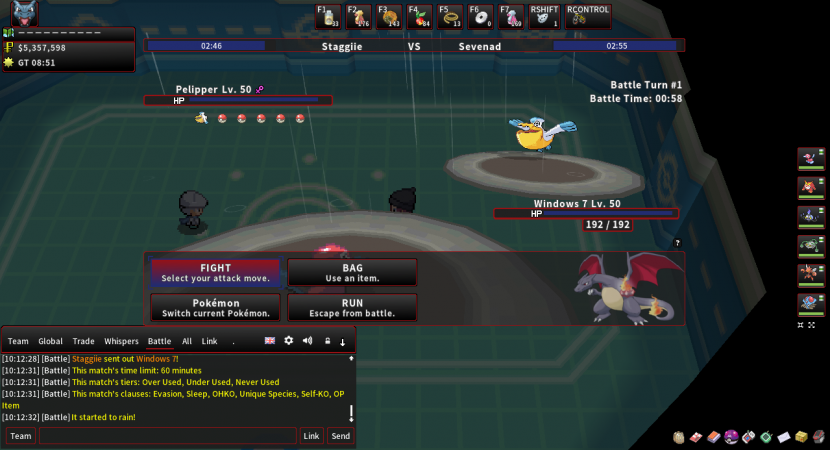Open chat settings gear icon
830x450 pixels.
coord(289,341)
